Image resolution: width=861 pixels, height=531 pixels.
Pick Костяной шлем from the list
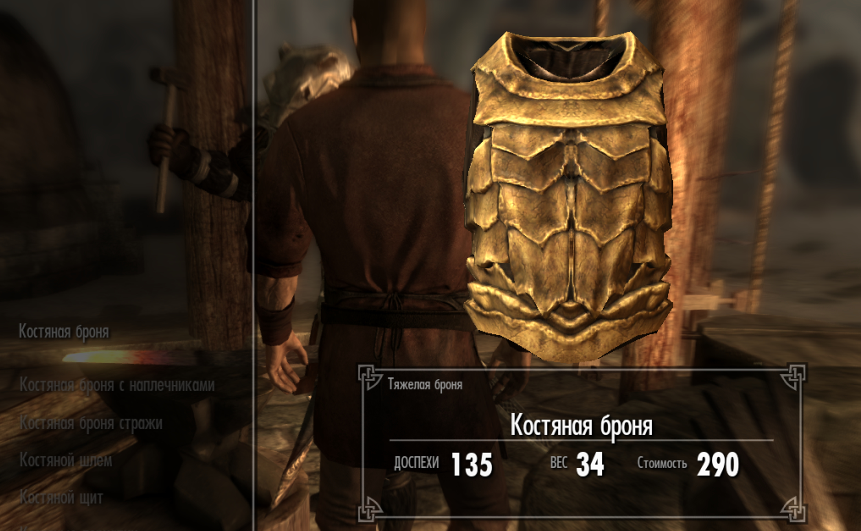pos(66,461)
